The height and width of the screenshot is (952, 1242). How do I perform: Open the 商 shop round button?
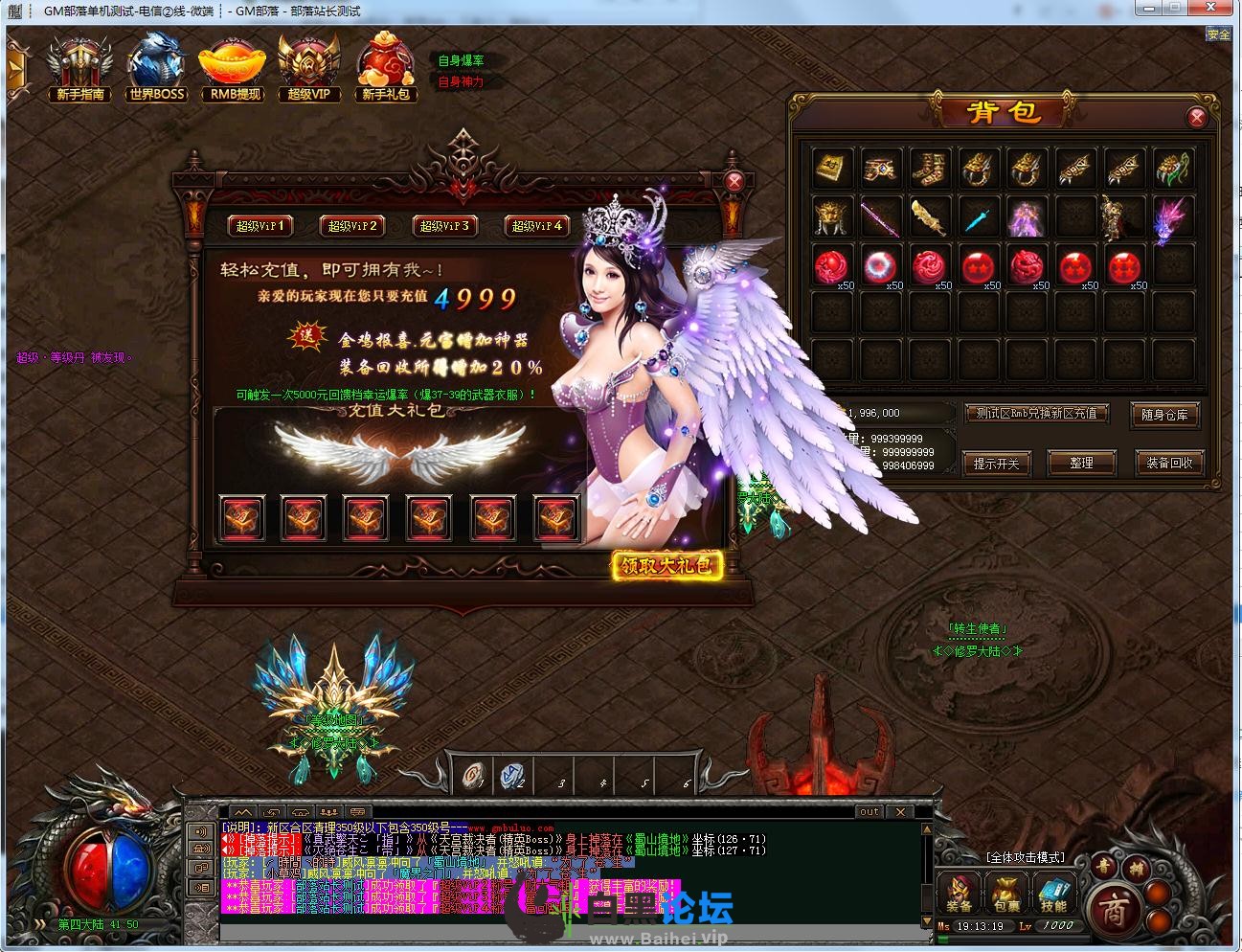pyautogui.click(x=1115, y=909)
